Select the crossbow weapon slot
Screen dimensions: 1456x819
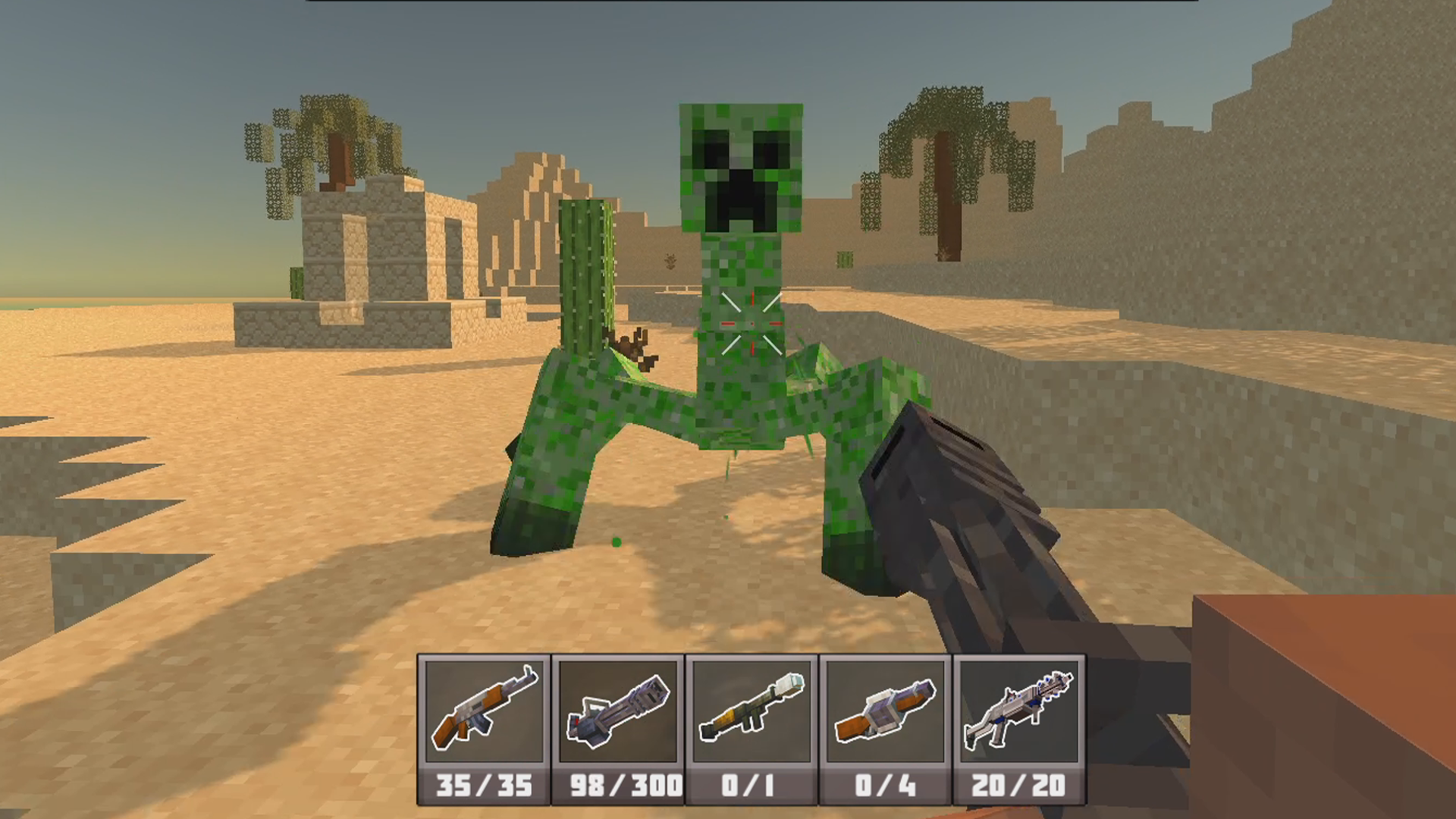[885, 709]
